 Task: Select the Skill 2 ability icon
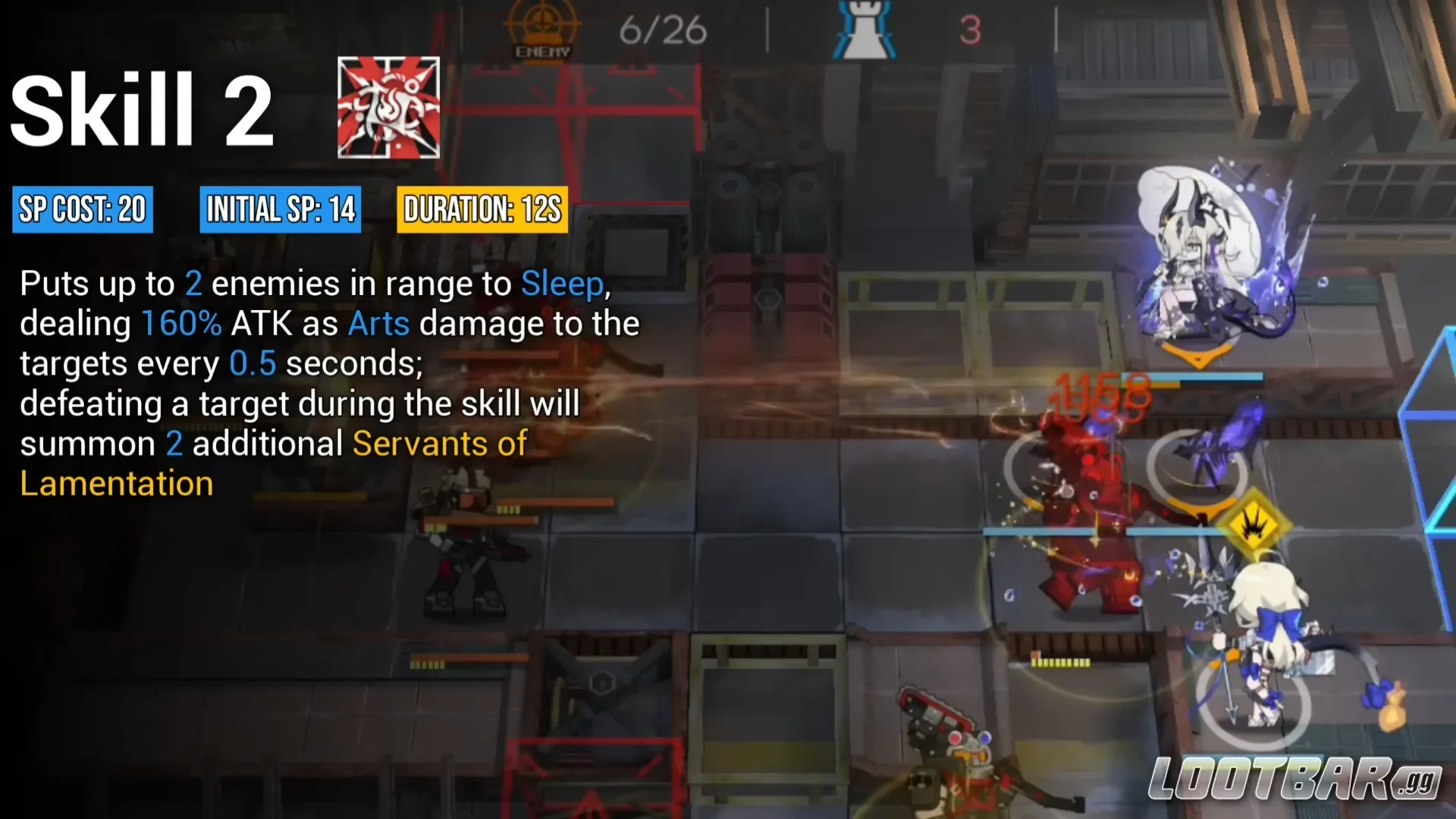pyautogui.click(x=388, y=106)
